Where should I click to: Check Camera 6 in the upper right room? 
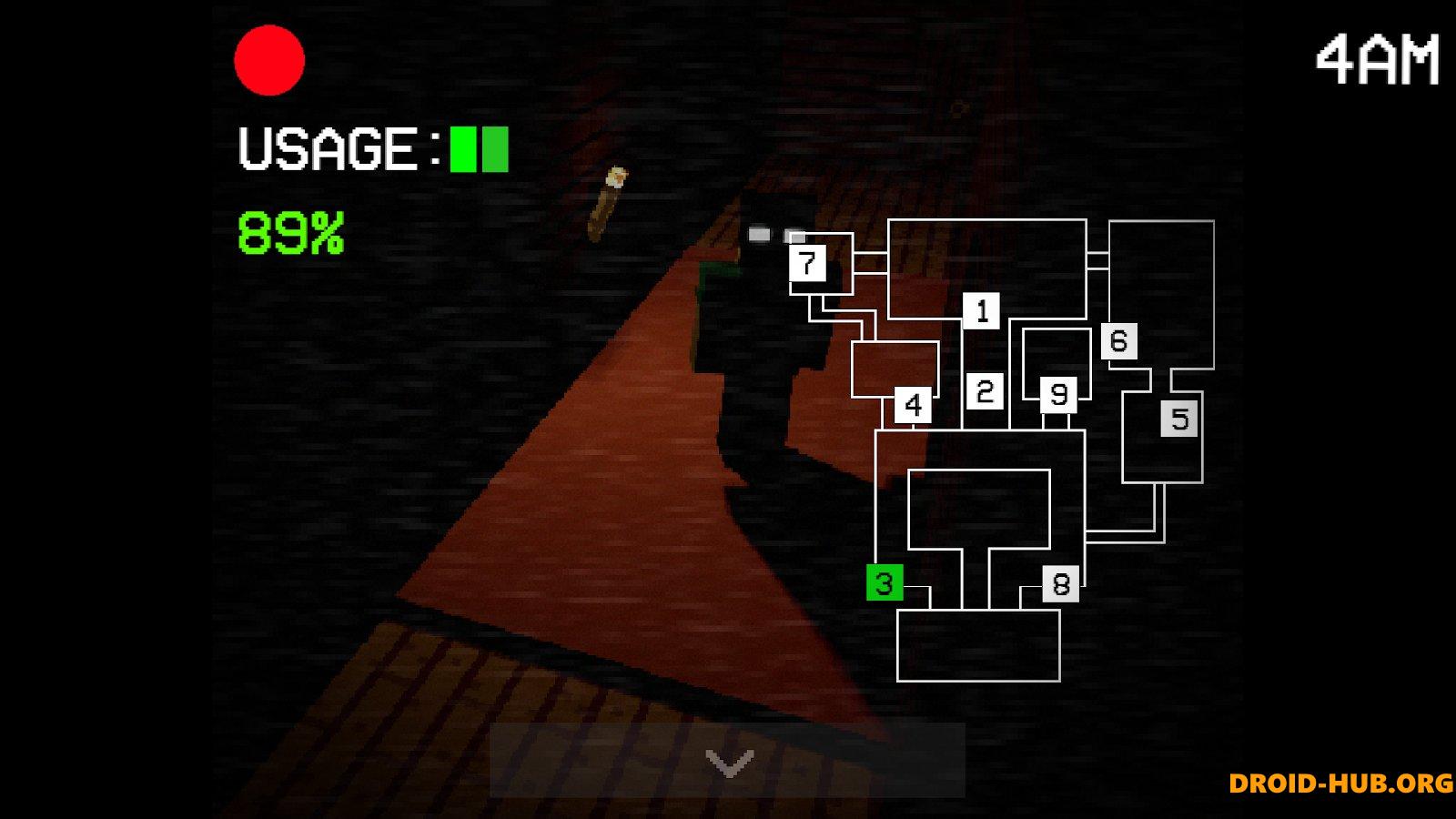(1121, 342)
